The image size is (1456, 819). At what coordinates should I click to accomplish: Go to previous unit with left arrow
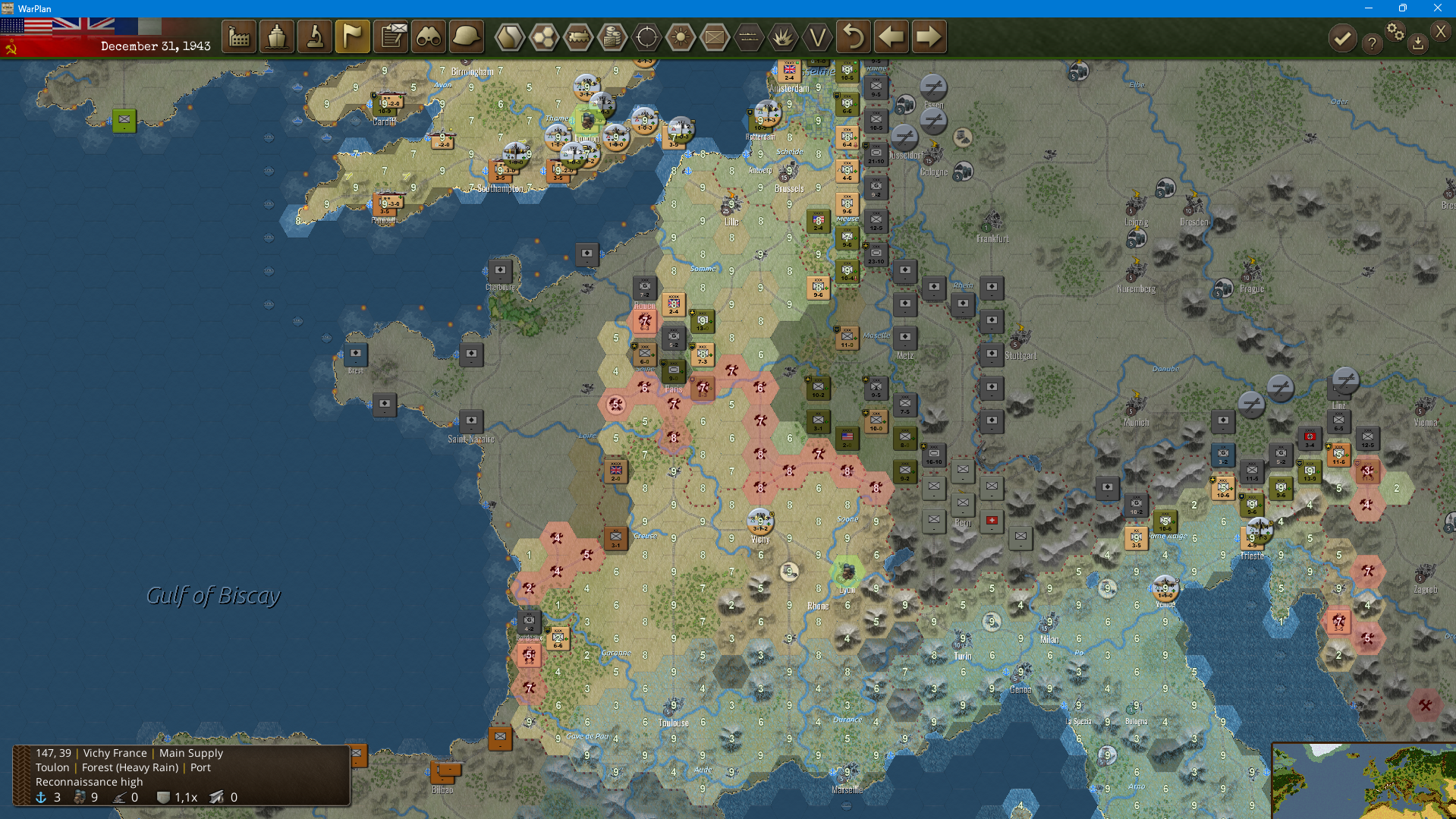tap(891, 36)
